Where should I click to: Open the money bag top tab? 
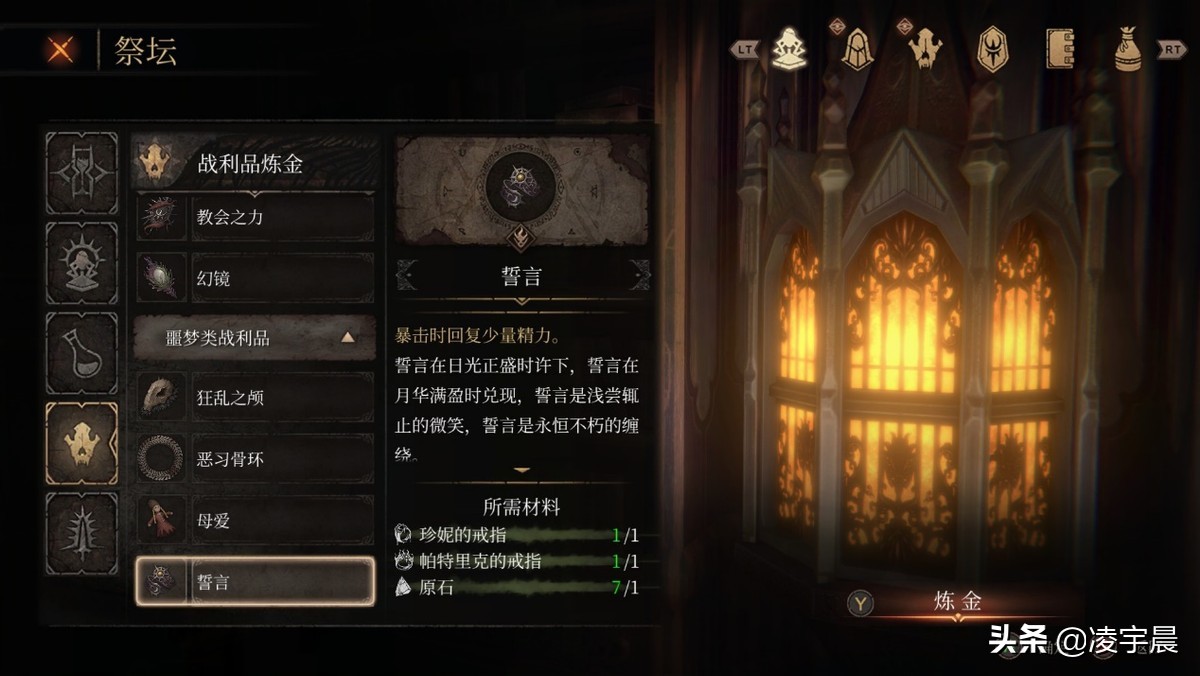[1128, 48]
